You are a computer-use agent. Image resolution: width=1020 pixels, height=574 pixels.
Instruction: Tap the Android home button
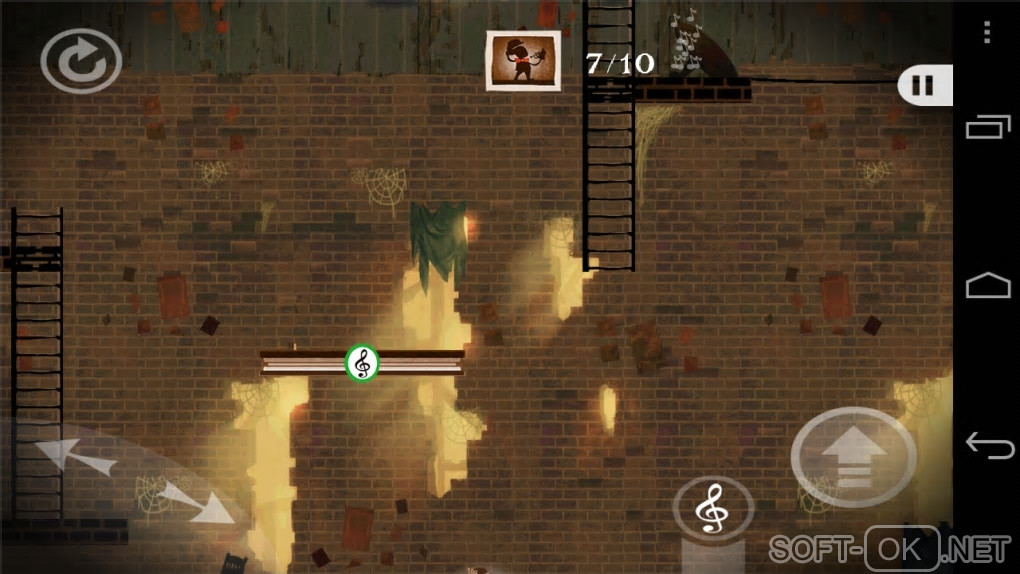987,287
